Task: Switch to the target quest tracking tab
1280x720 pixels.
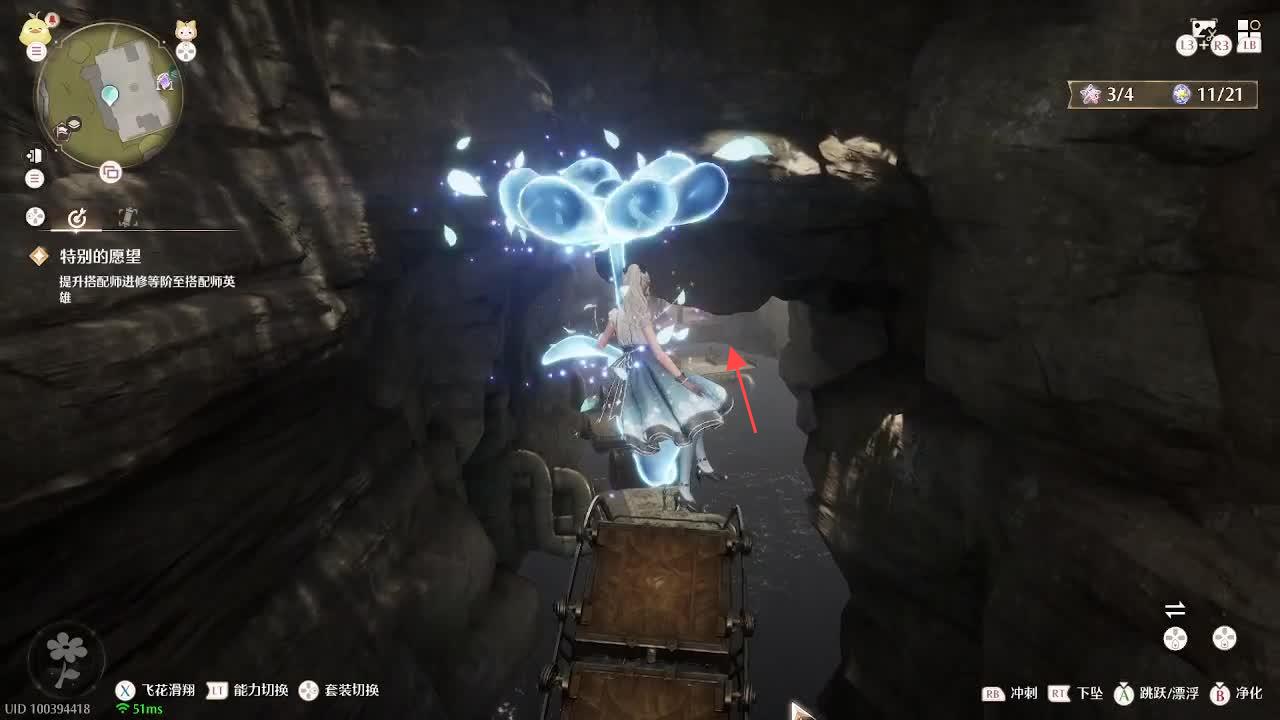Action: (x=78, y=217)
